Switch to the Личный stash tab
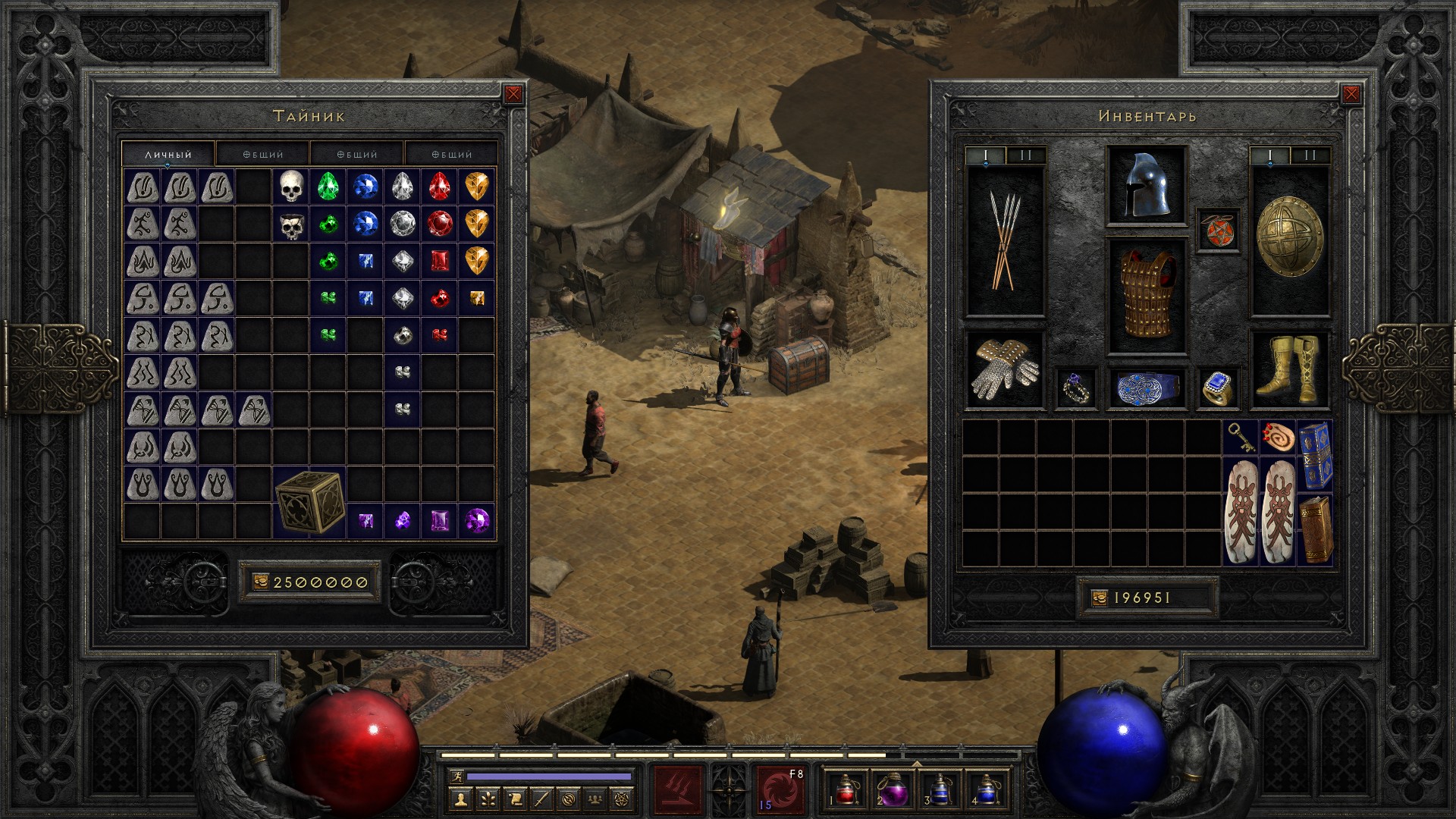1456x819 pixels. click(168, 154)
